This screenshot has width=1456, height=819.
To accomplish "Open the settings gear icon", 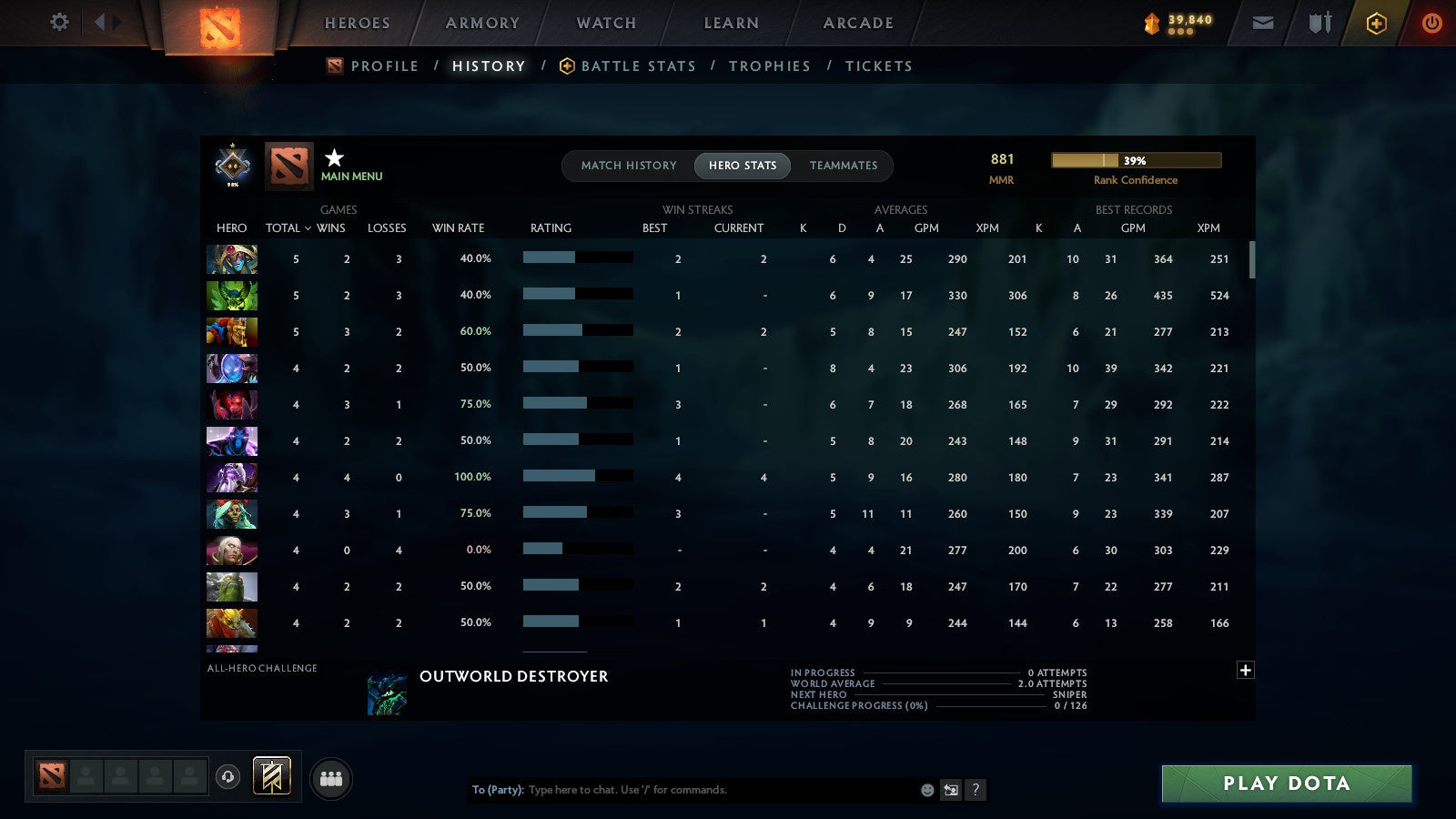I will (x=57, y=23).
